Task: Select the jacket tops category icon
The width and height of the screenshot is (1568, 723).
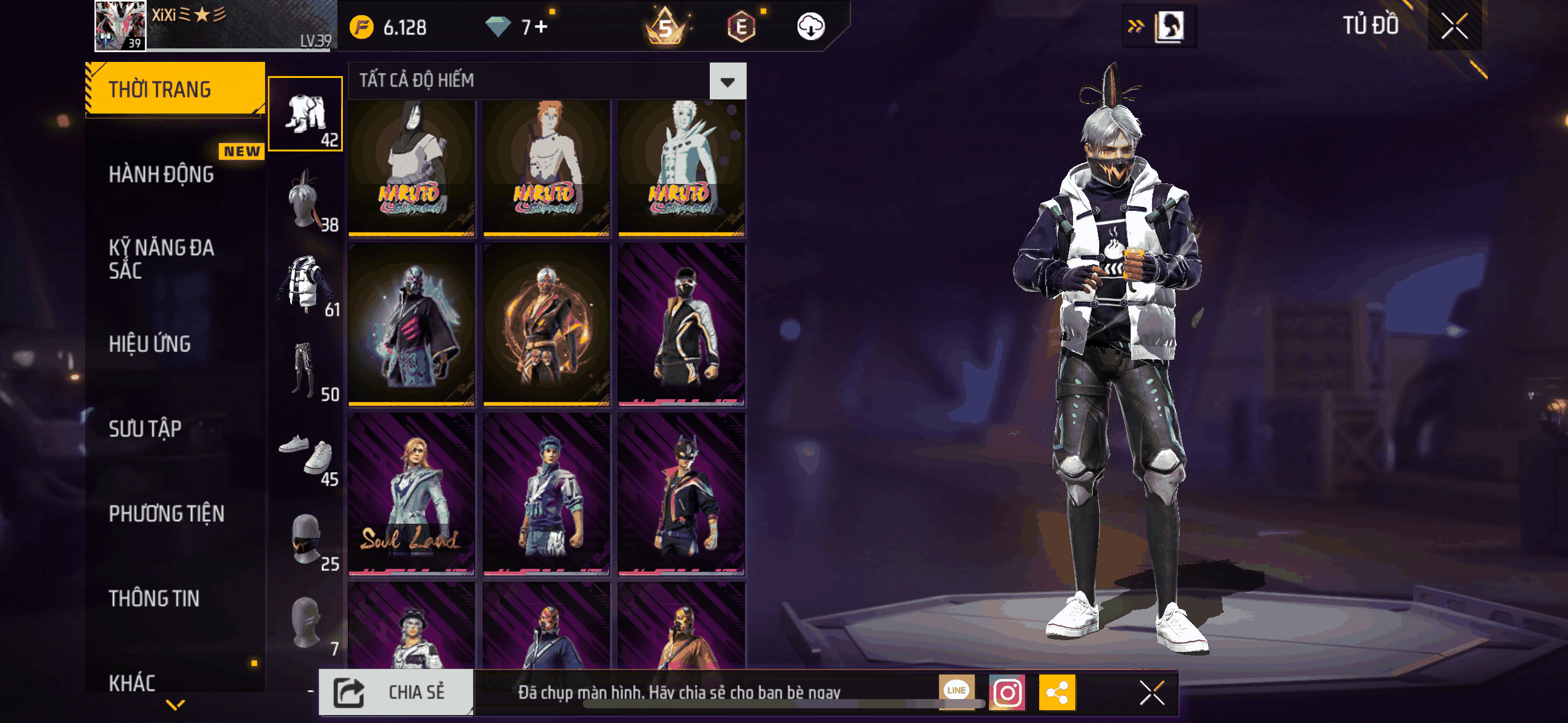Action: point(306,284)
